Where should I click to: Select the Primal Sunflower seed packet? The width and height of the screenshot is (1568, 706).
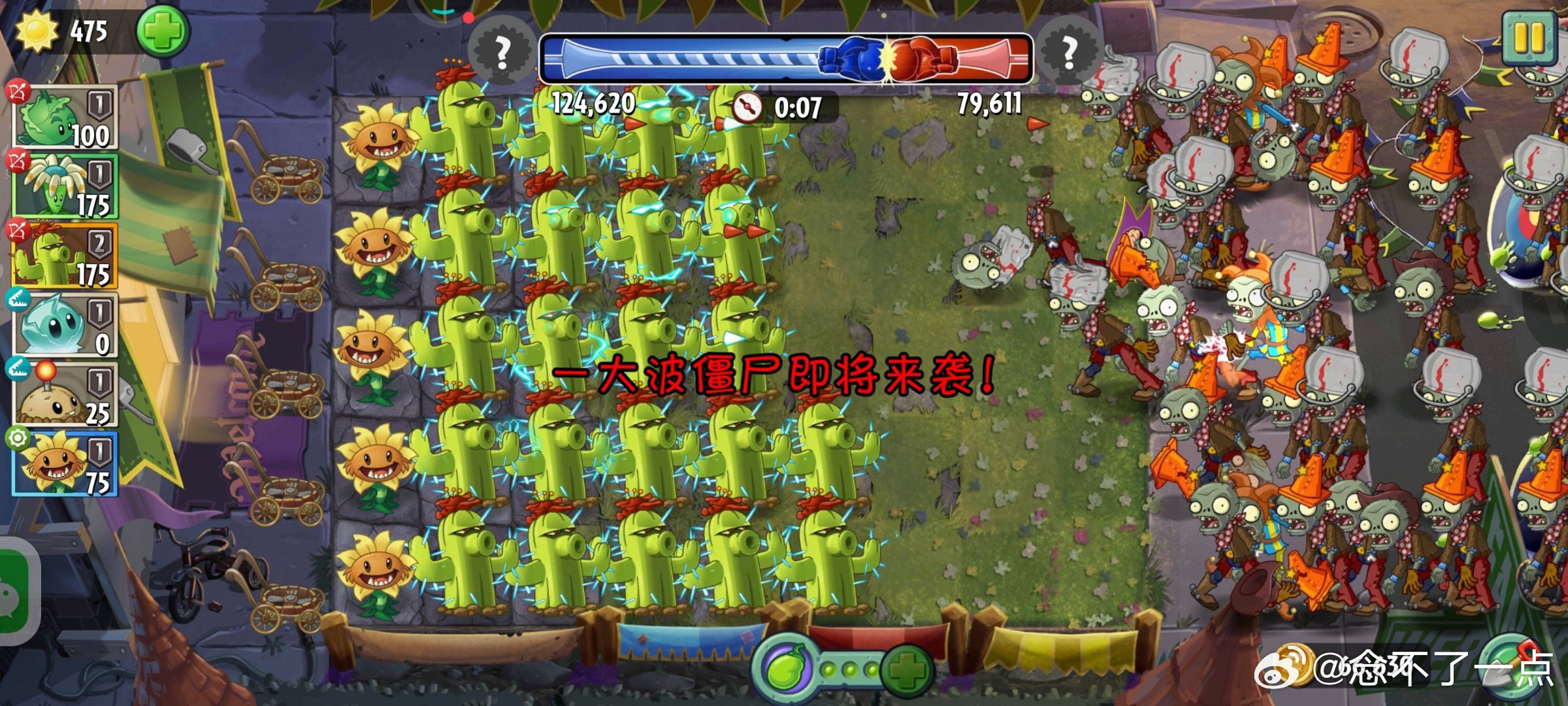coord(65,464)
